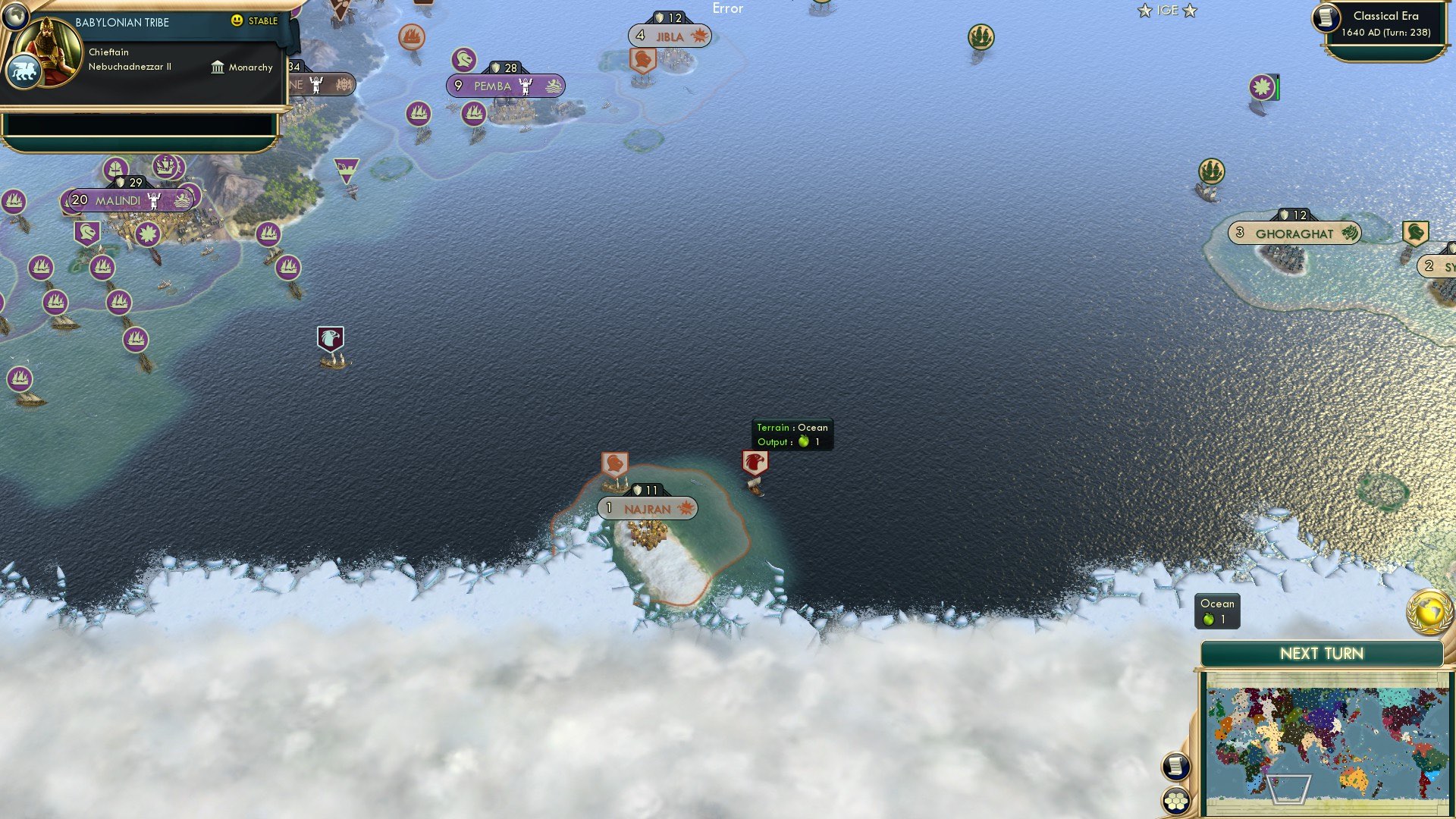This screenshot has width=1456, height=819.
Task: Expand the Pemba city banner
Action: 491,86
